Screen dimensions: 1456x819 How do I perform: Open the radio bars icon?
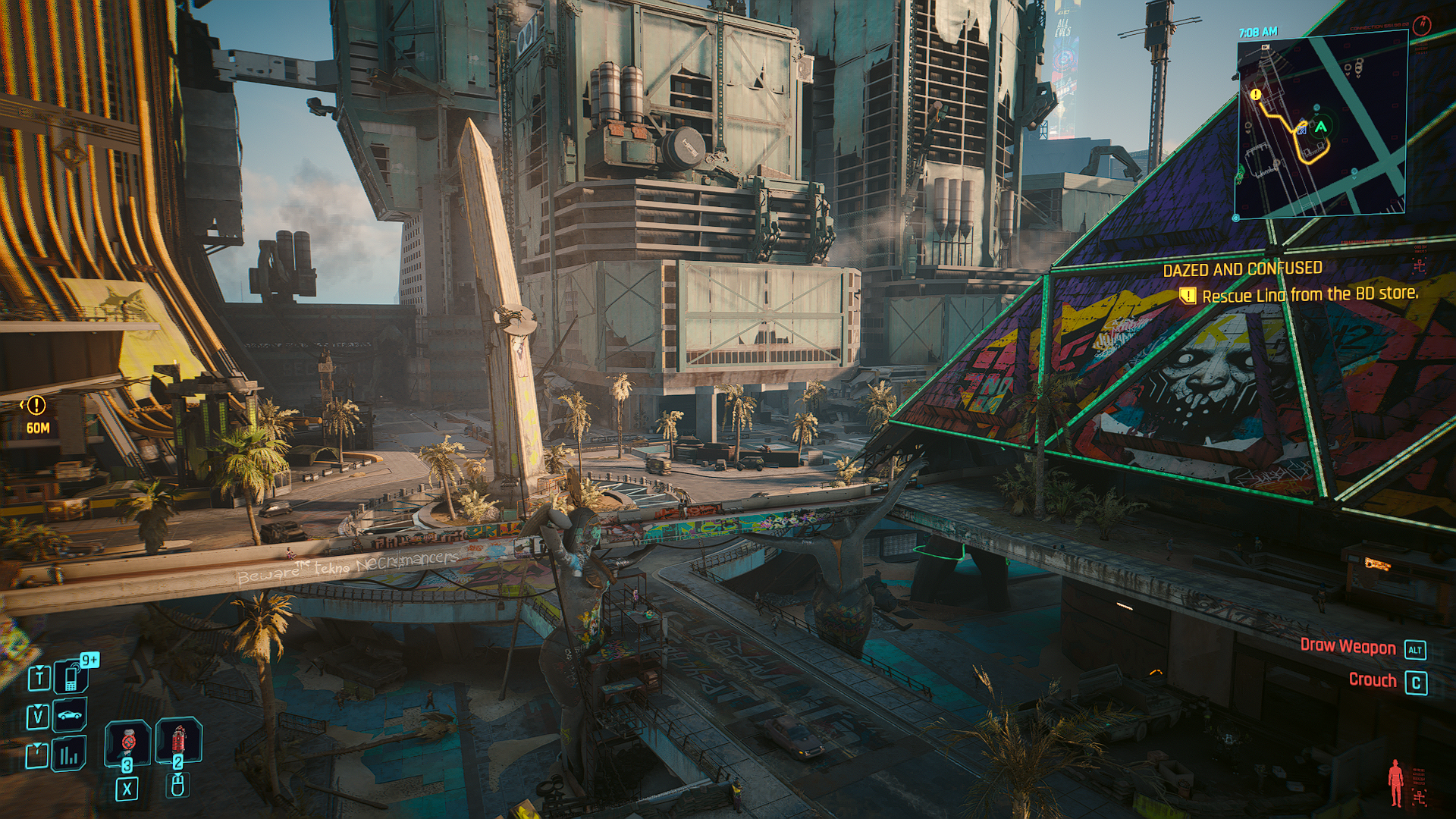point(69,754)
